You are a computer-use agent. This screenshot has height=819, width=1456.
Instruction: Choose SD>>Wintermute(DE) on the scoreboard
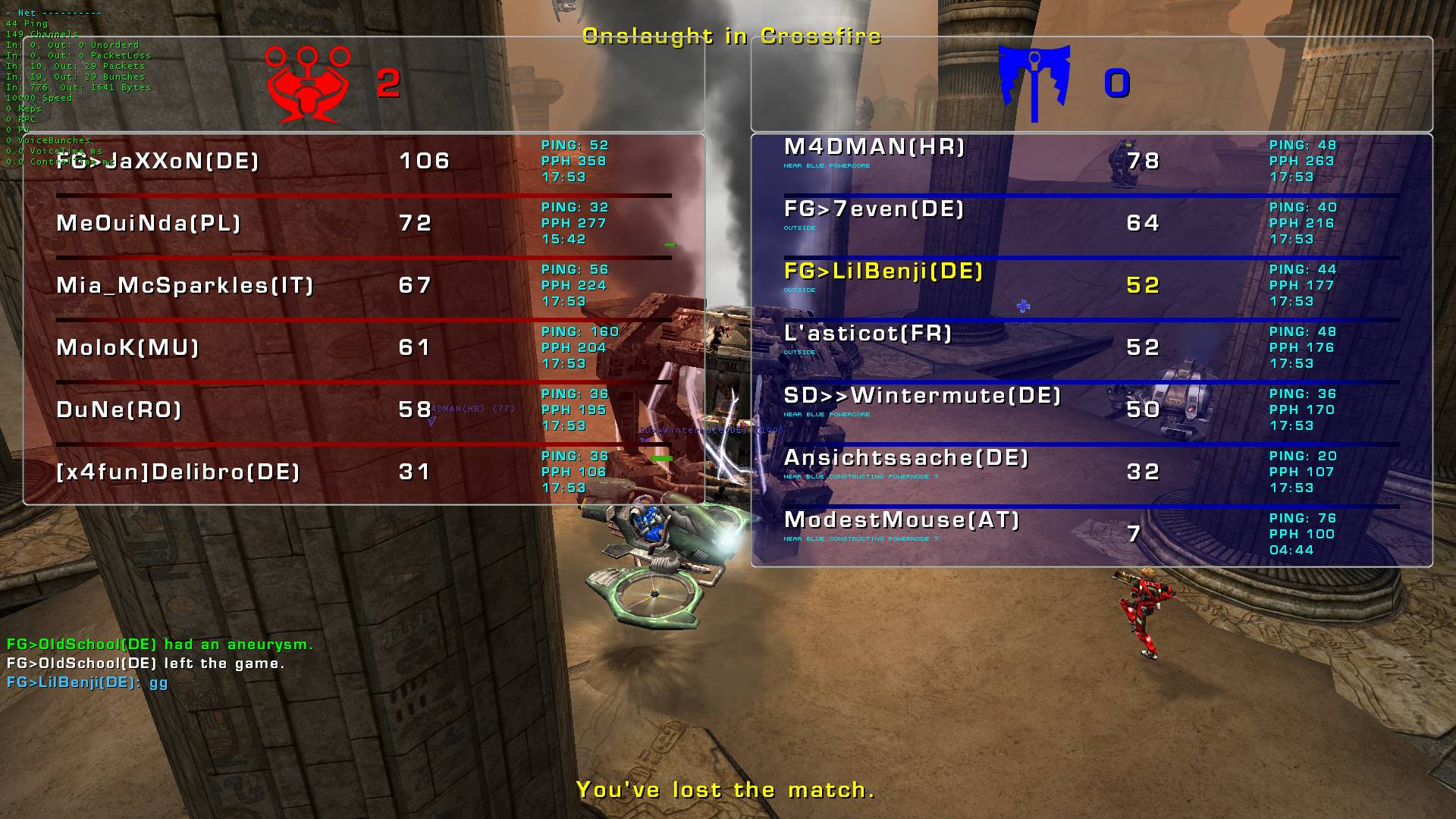(922, 396)
